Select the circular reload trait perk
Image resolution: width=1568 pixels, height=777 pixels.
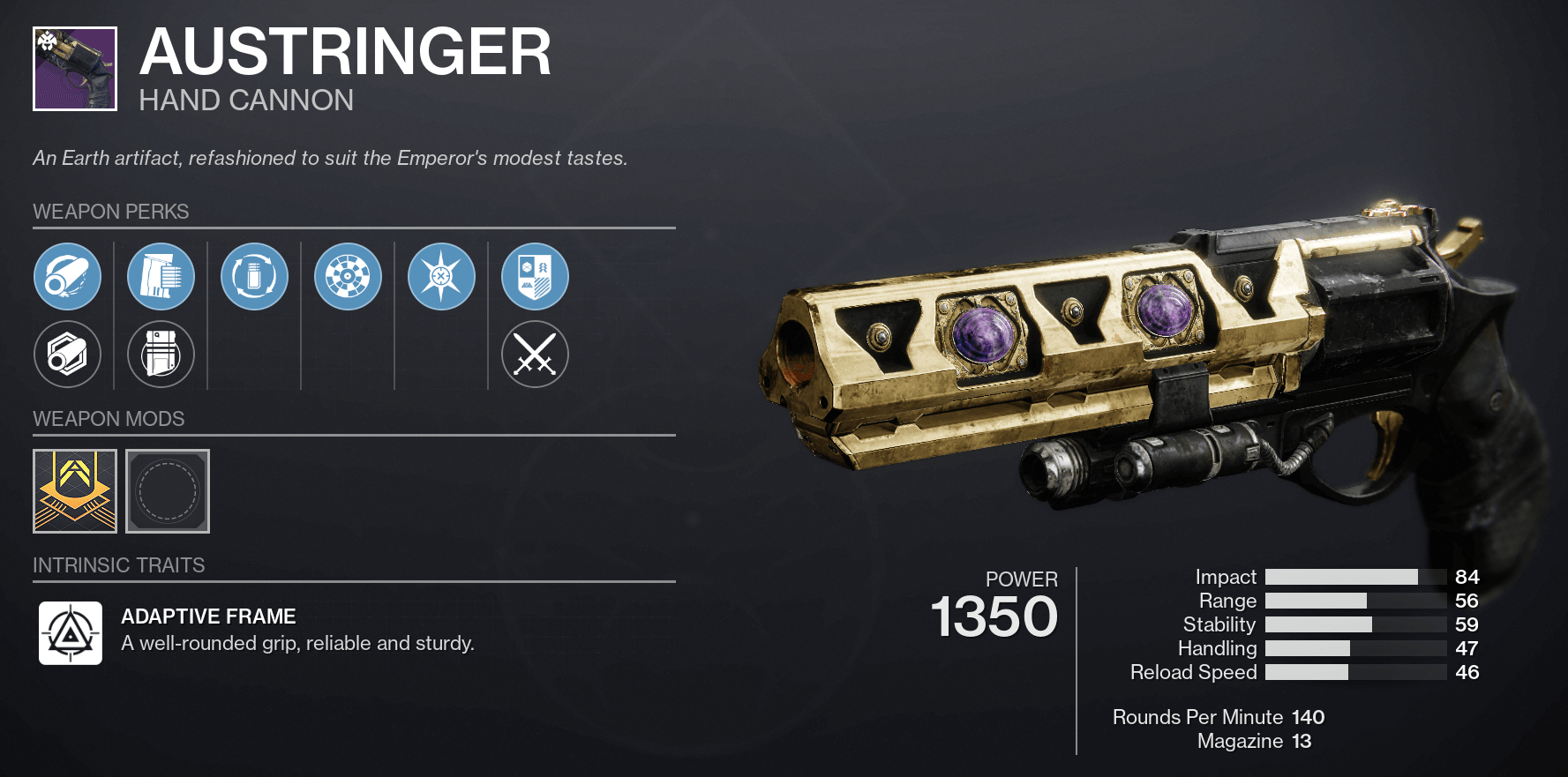(254, 276)
